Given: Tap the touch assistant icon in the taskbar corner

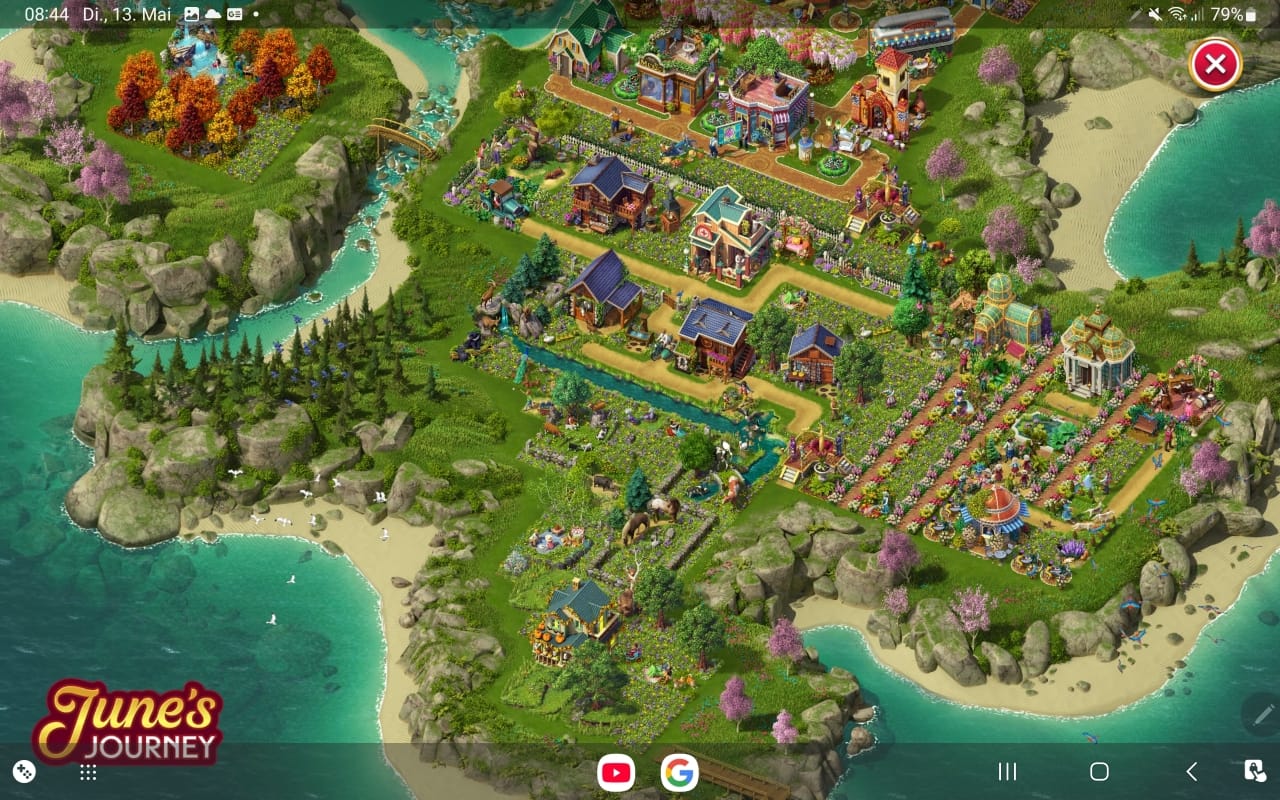Looking at the screenshot, I should pos(1254,772).
